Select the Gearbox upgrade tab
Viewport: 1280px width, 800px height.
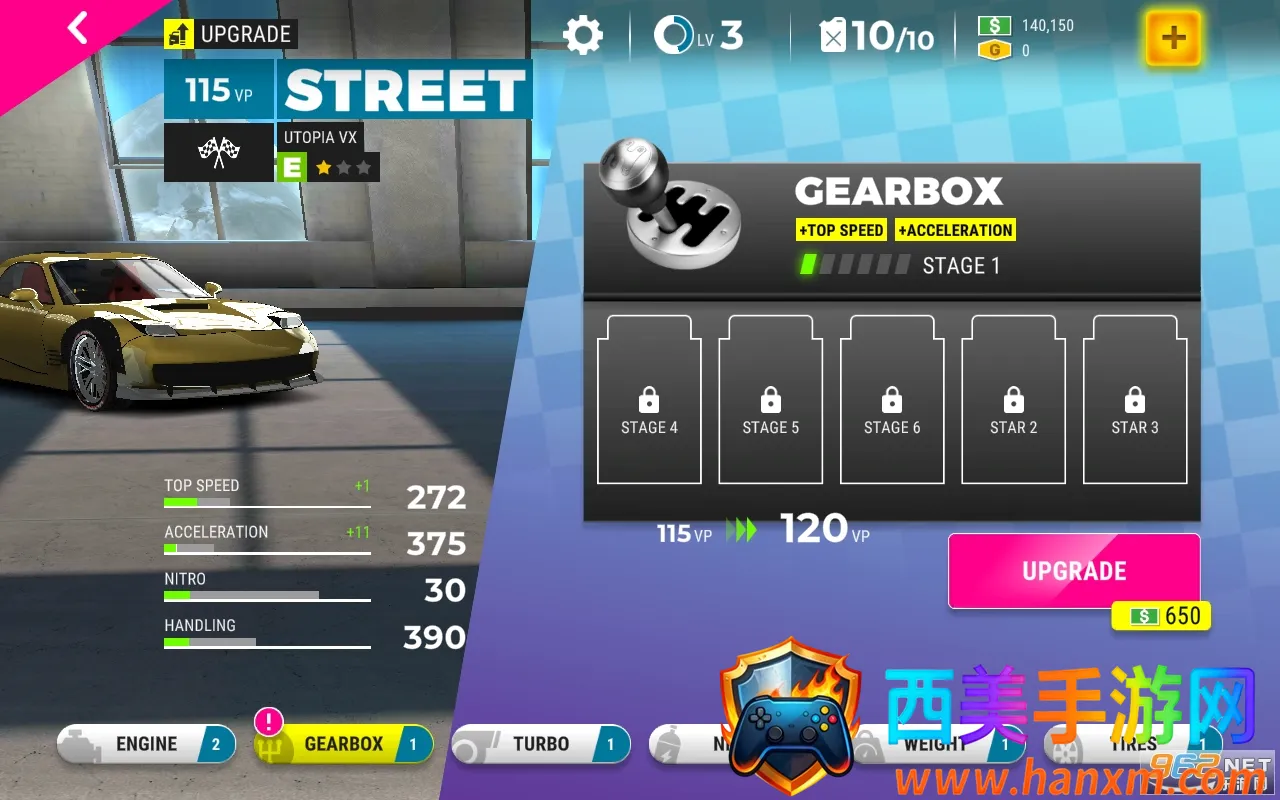pos(343,744)
